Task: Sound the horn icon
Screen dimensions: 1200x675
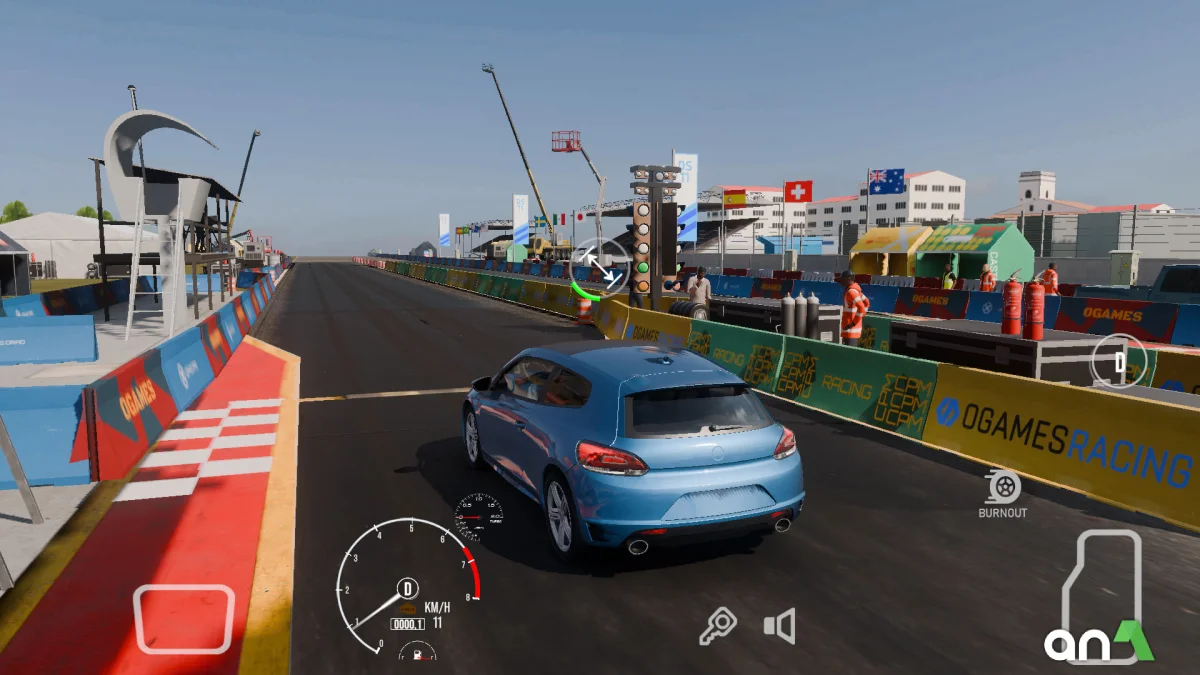Action: coord(780,626)
